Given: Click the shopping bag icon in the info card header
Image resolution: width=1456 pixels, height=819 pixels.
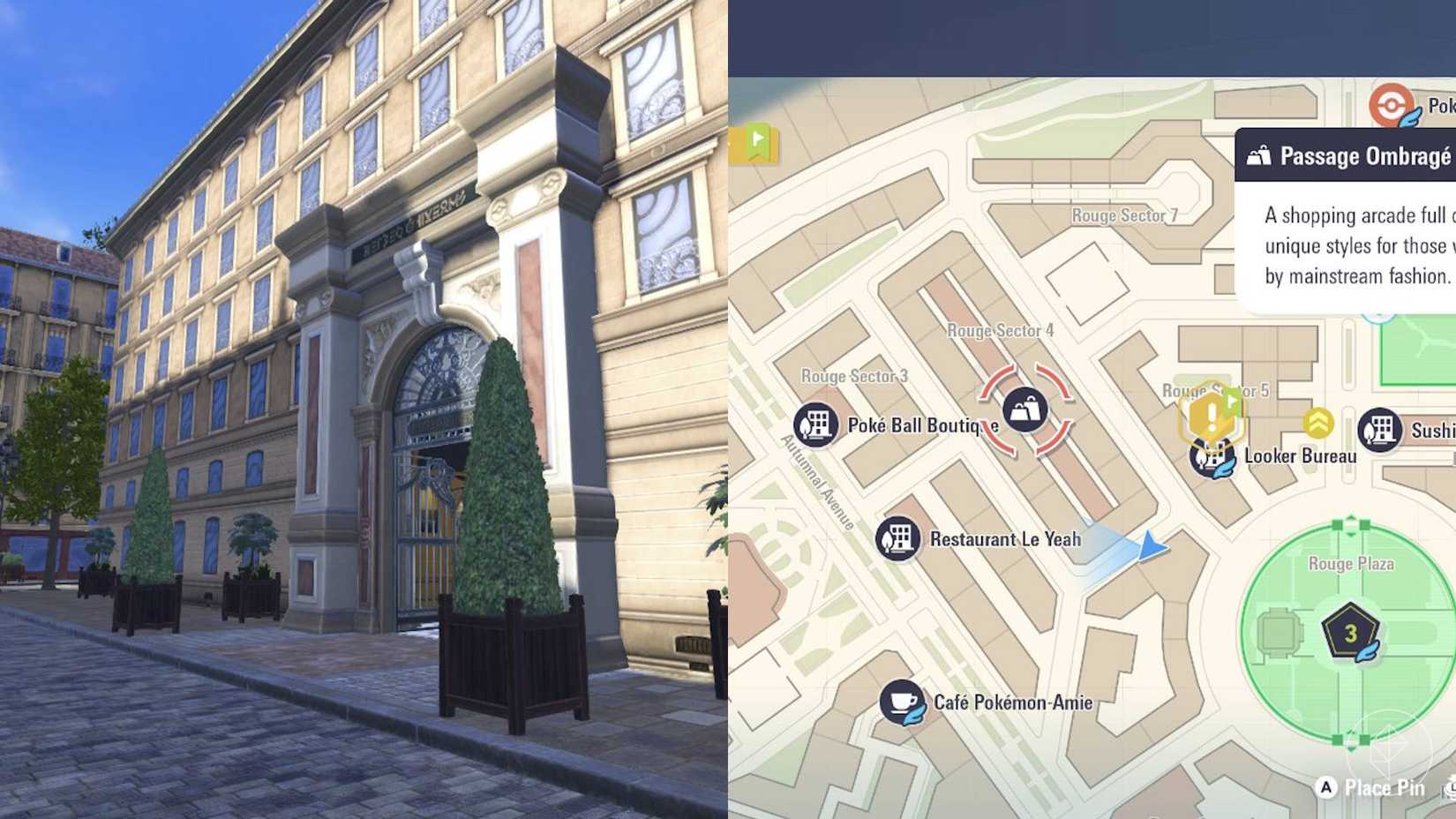Looking at the screenshot, I should click(x=1257, y=155).
